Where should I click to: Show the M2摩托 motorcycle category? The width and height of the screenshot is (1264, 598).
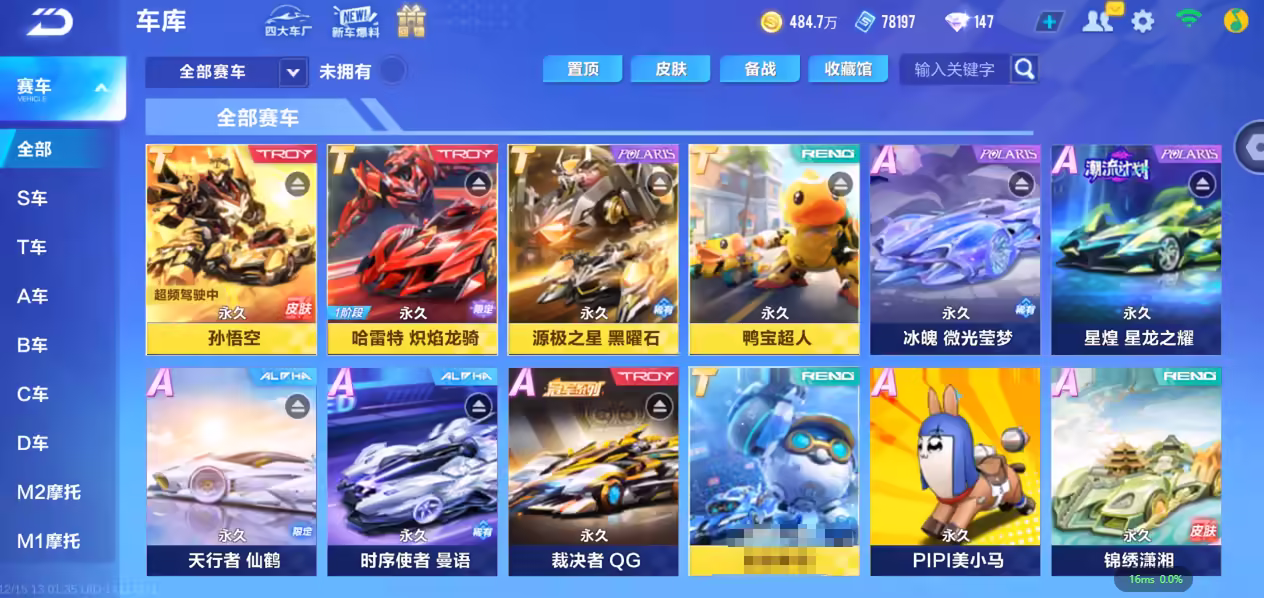coord(48,492)
